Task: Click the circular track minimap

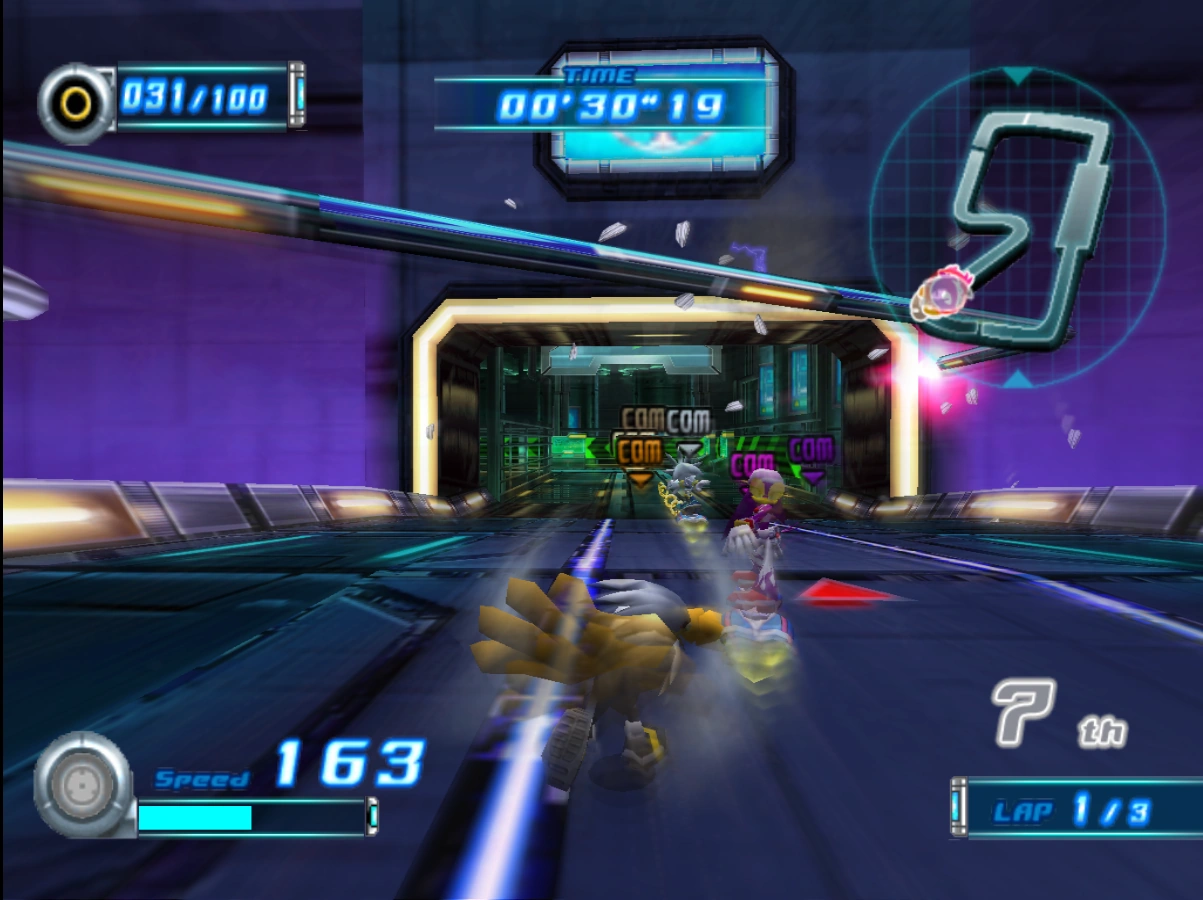Action: 1017,226
